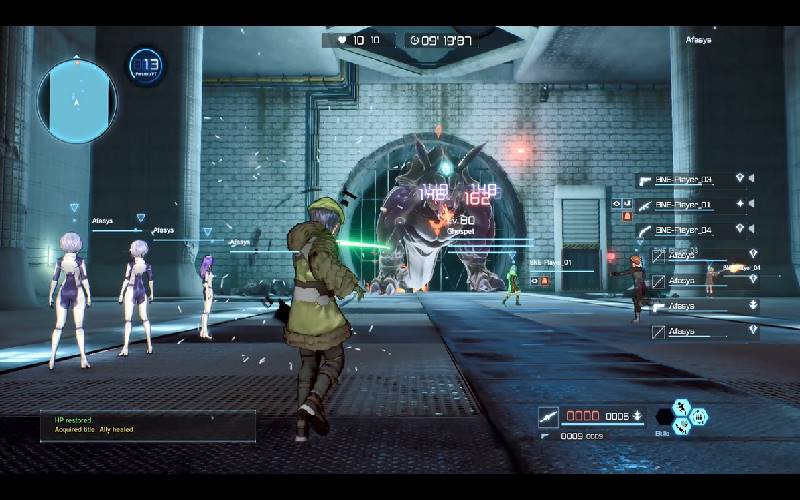Screen dimensions: 800x500
Task: Click the equipped photon sword weapon icon
Action: tap(548, 416)
